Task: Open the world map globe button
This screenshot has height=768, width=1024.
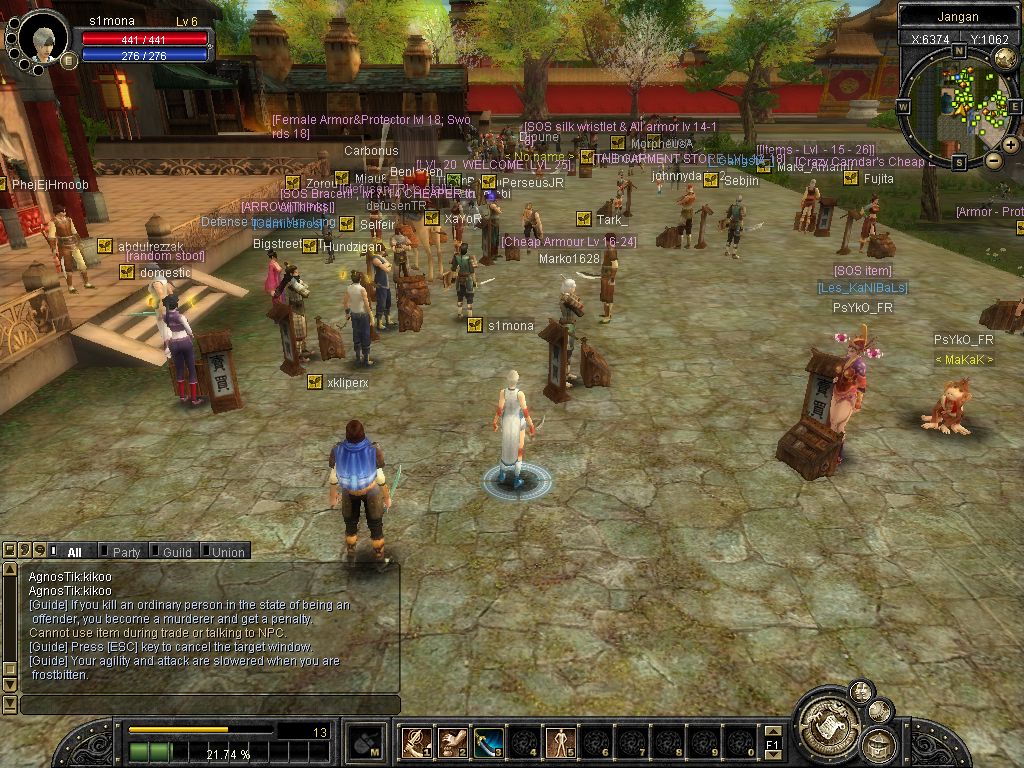Action: [x=1006, y=58]
